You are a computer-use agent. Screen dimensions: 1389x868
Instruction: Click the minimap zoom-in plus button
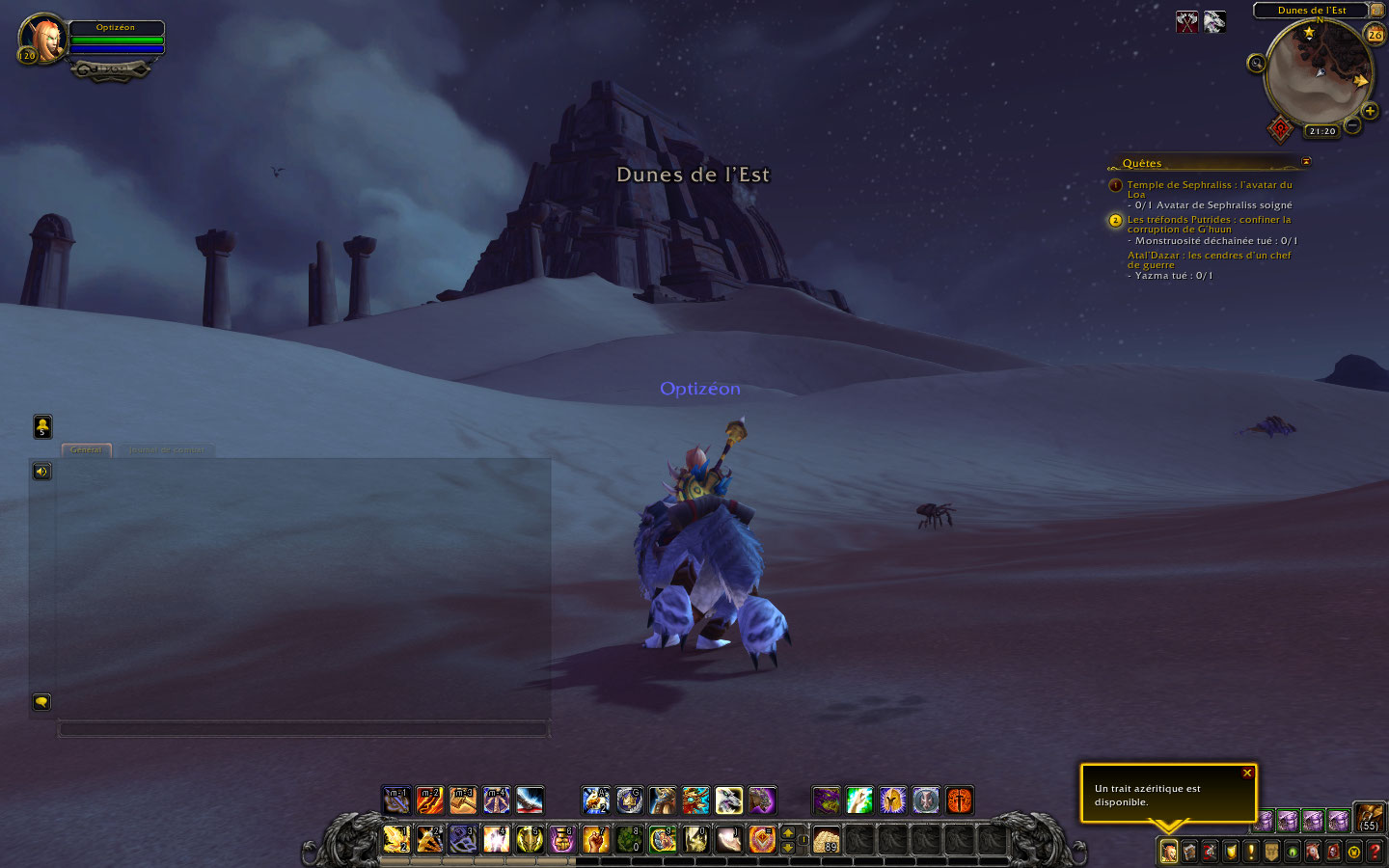(x=1370, y=111)
